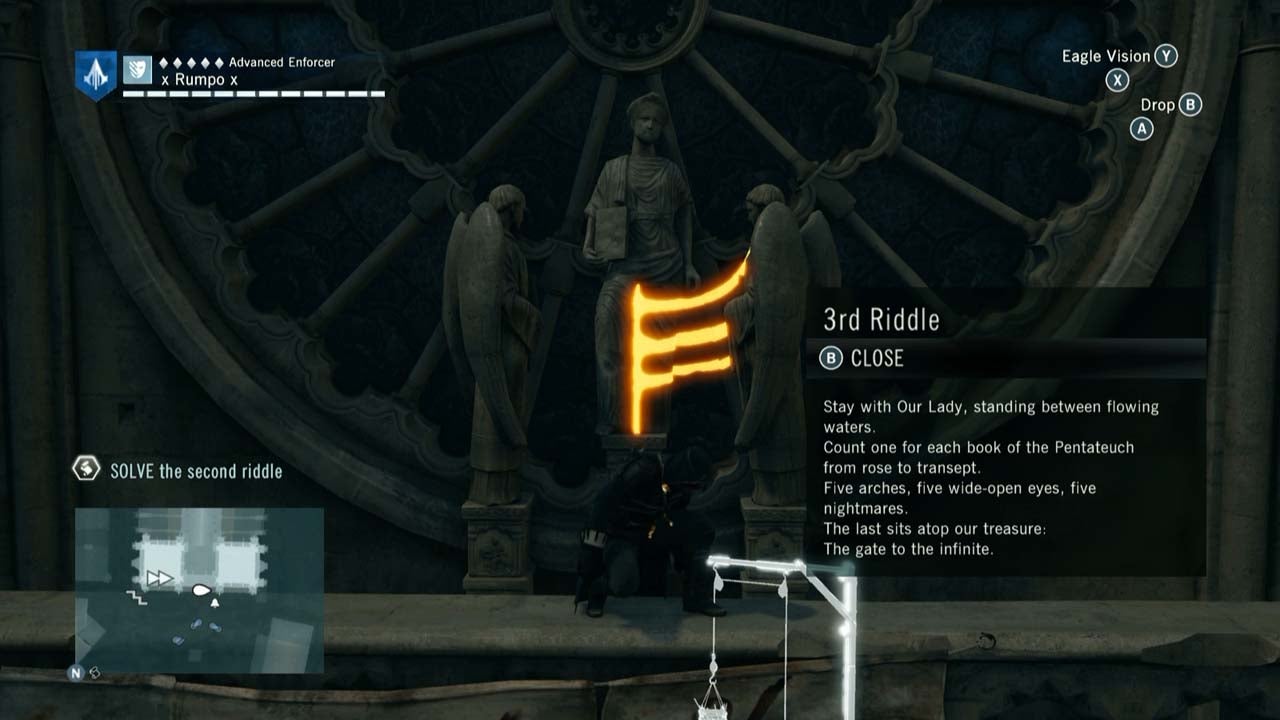Click the small loot icon beside the compass
Image resolution: width=1280 pixels, height=720 pixels.
click(x=94, y=672)
